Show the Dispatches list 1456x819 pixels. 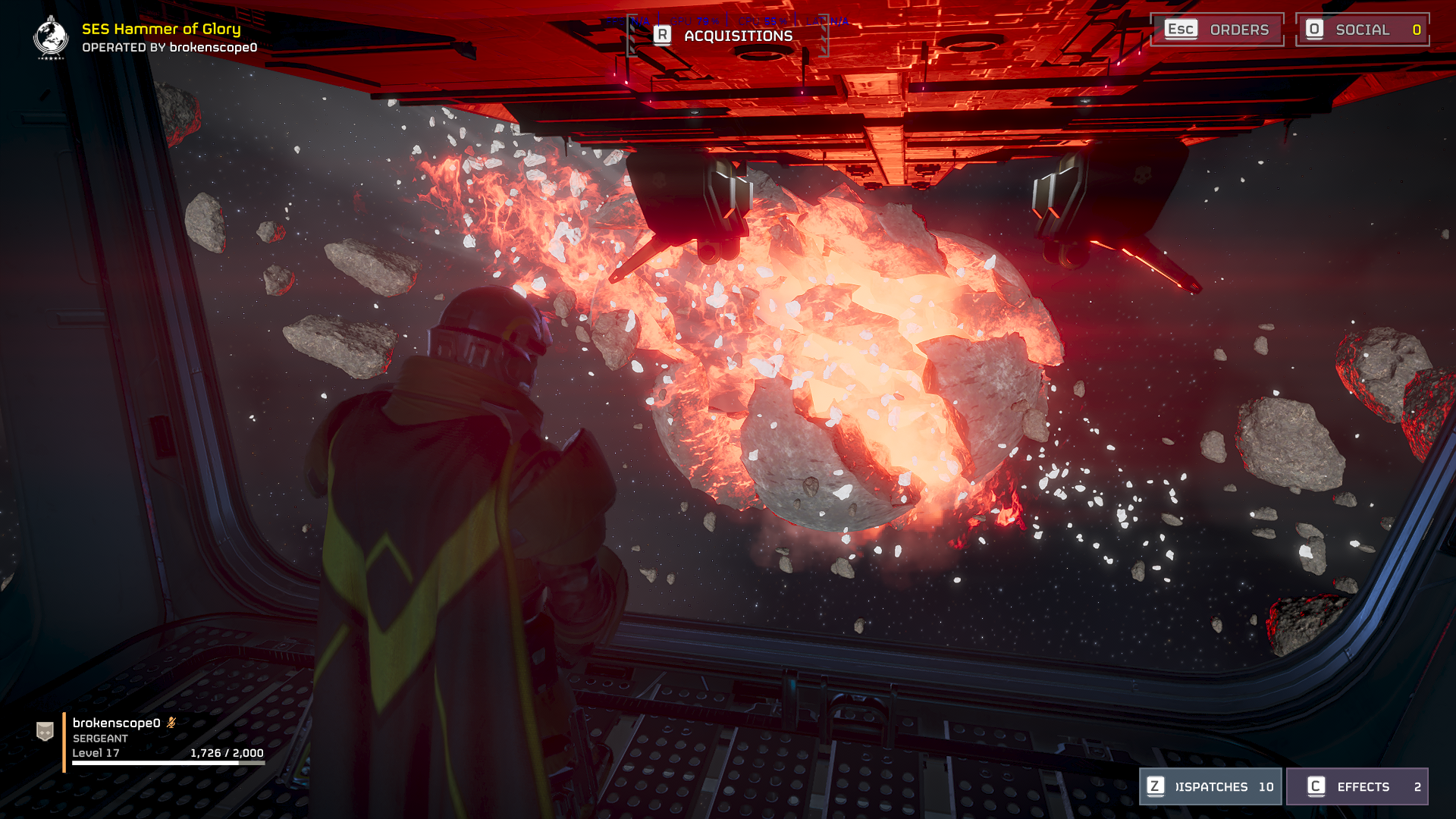point(1210,786)
